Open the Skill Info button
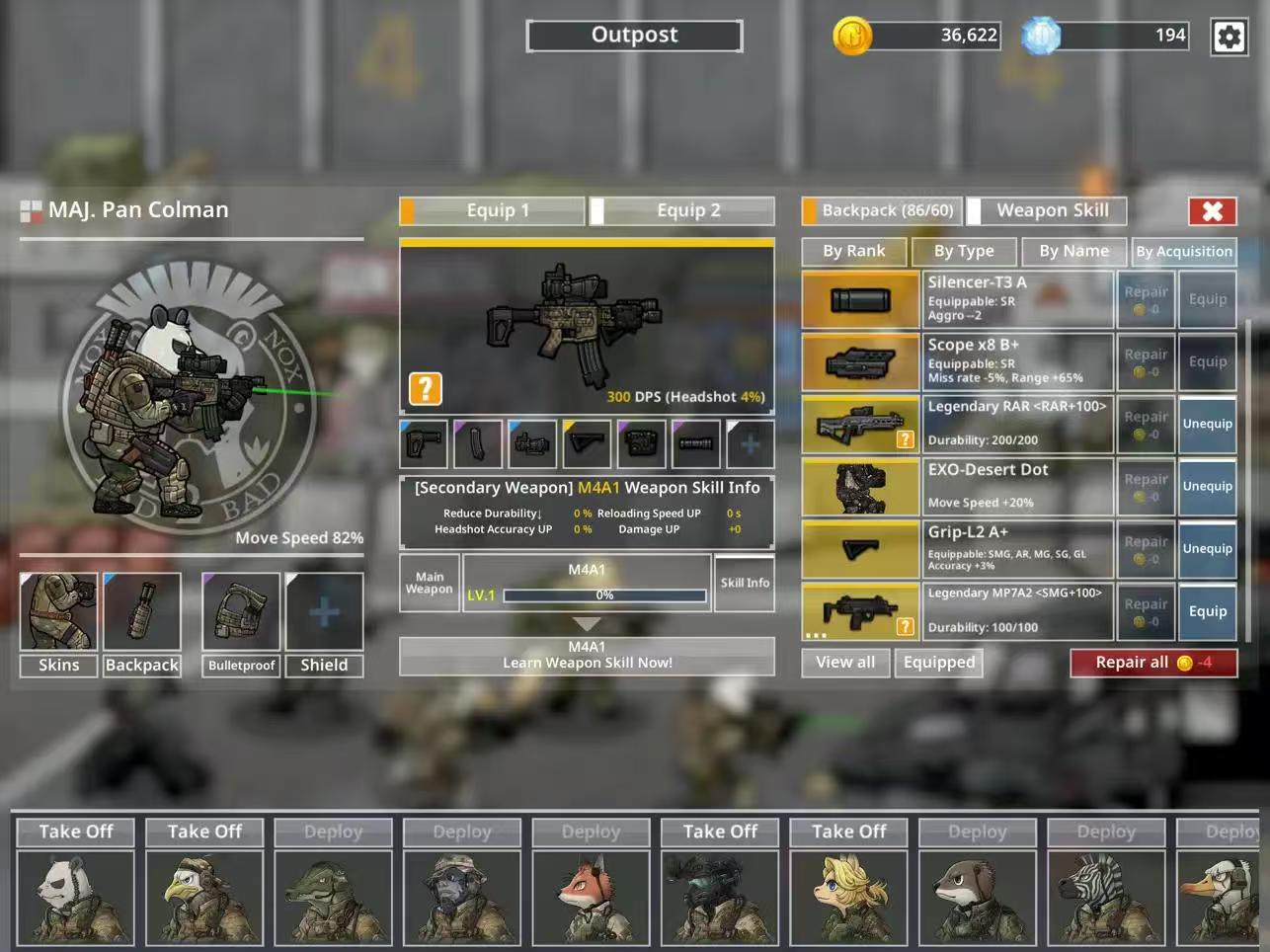 (745, 583)
